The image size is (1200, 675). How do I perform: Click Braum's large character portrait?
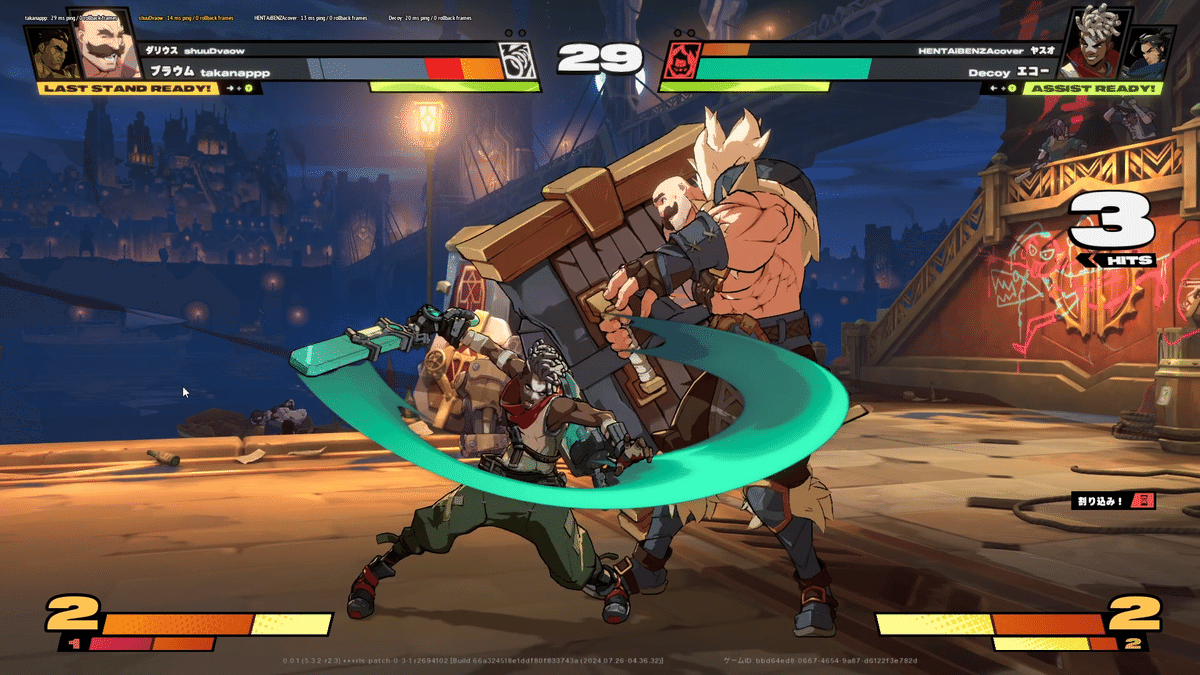[x=106, y=45]
